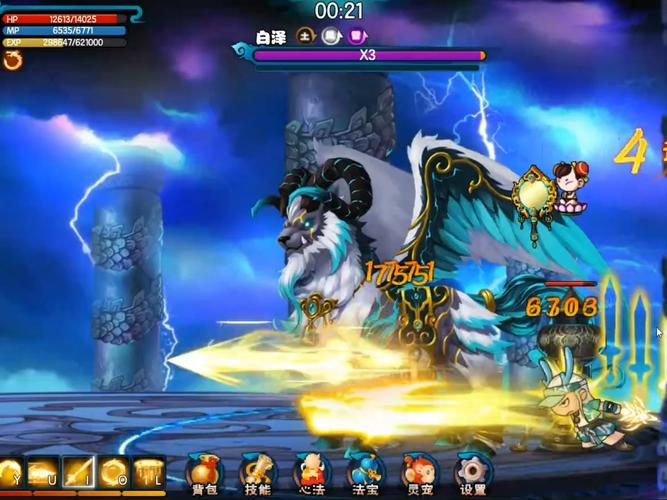
Task: Open the 设置 settings gear
Action: [x=473, y=472]
